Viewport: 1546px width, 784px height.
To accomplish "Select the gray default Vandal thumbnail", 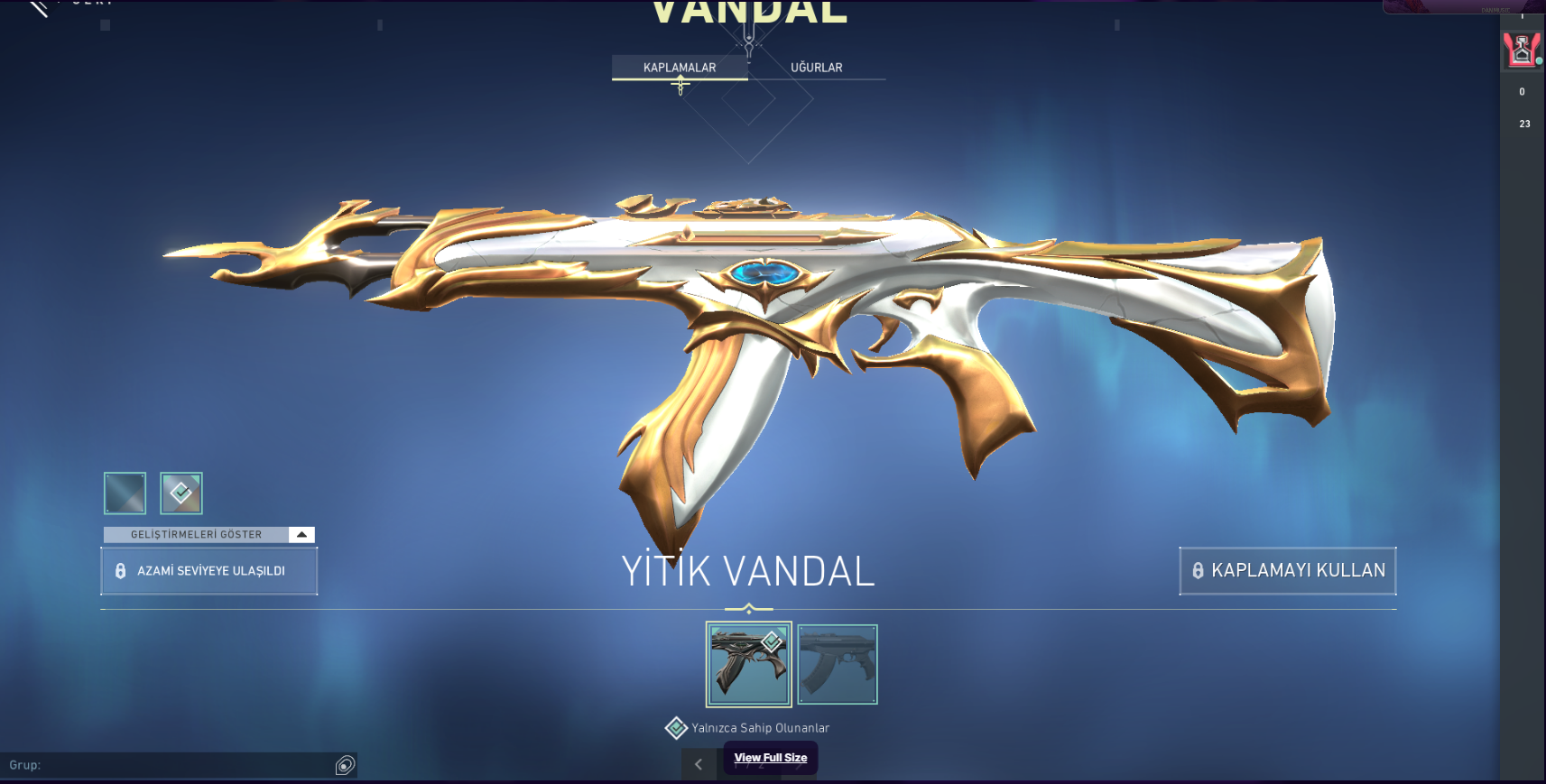I will tap(837, 663).
